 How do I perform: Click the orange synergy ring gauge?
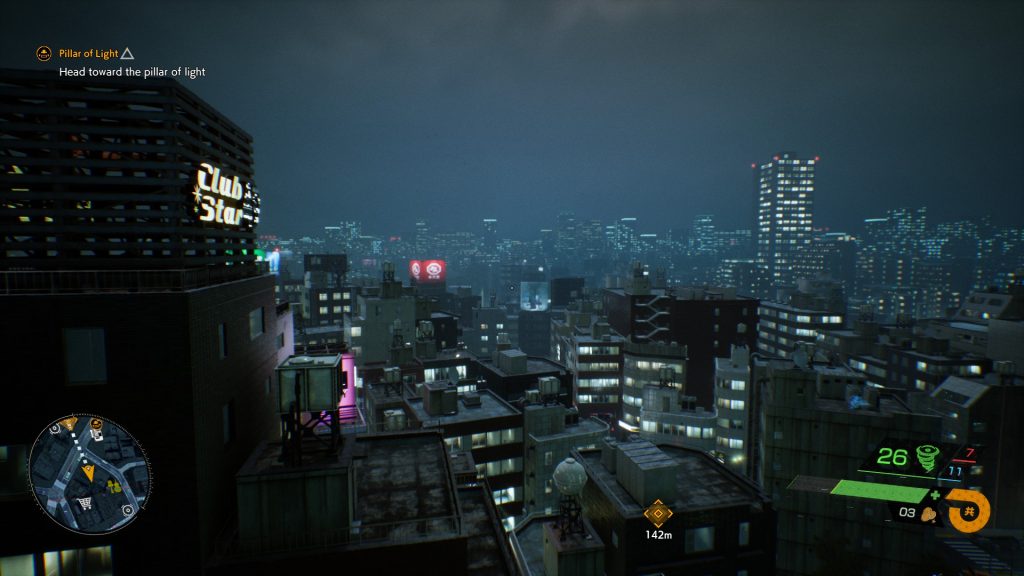tap(967, 509)
